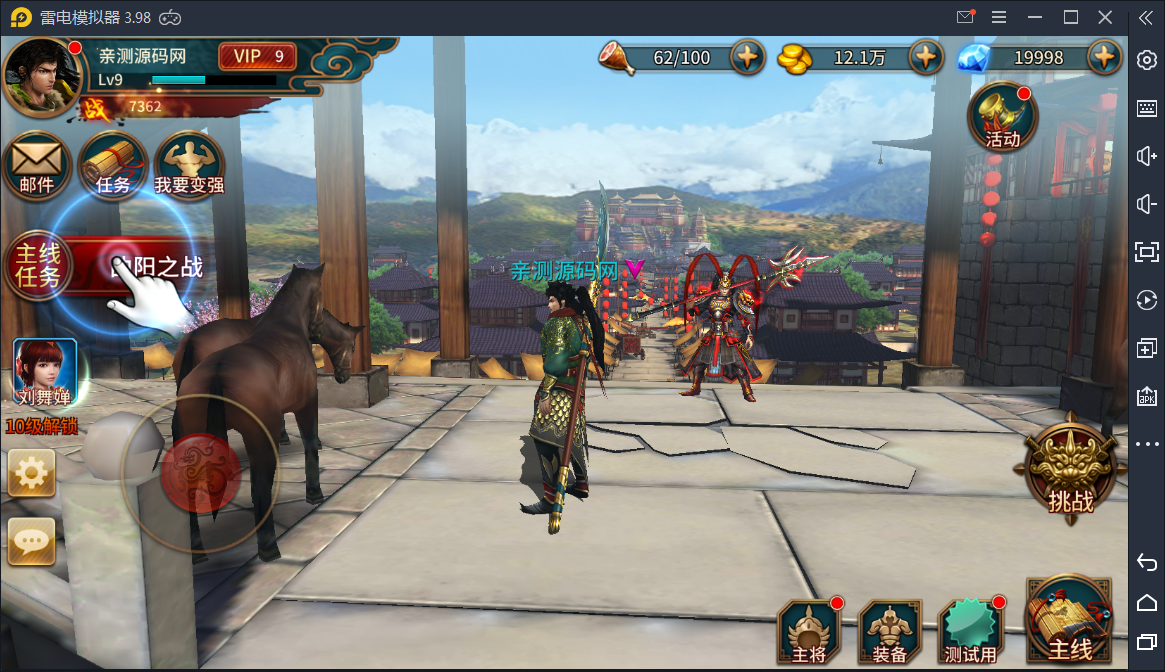This screenshot has width=1165, height=672.
Task: Open the 邮件 mail icon
Action: [x=37, y=165]
